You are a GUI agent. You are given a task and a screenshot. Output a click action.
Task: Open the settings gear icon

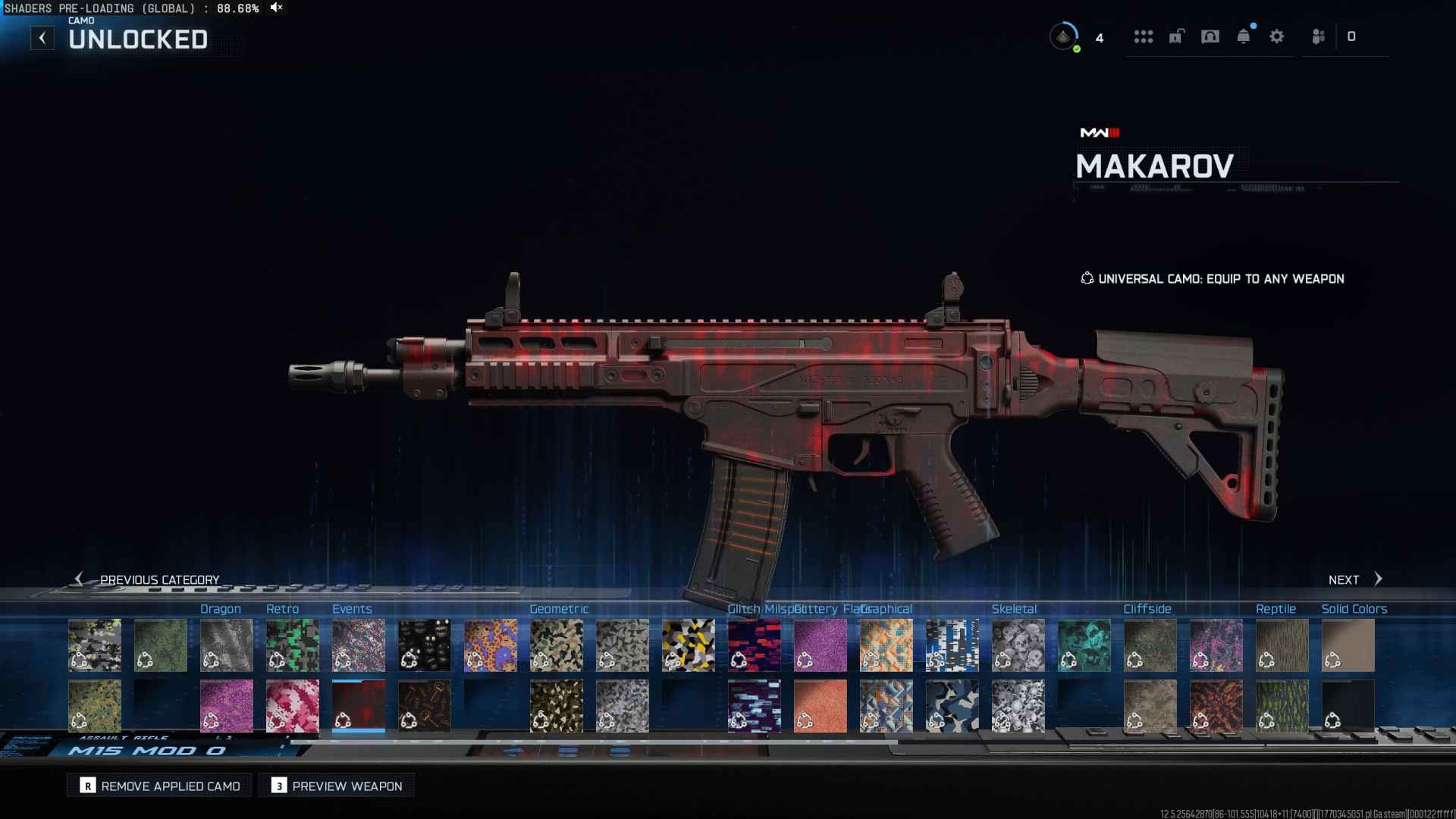click(x=1277, y=36)
